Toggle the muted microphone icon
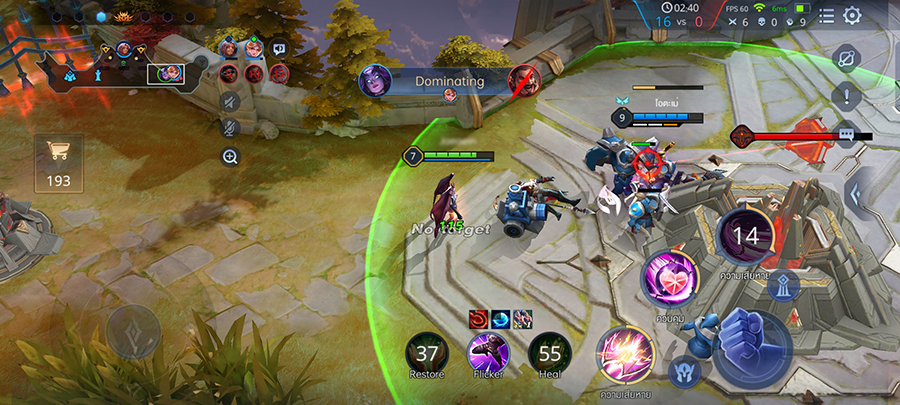This screenshot has width=900, height=405. point(230,128)
